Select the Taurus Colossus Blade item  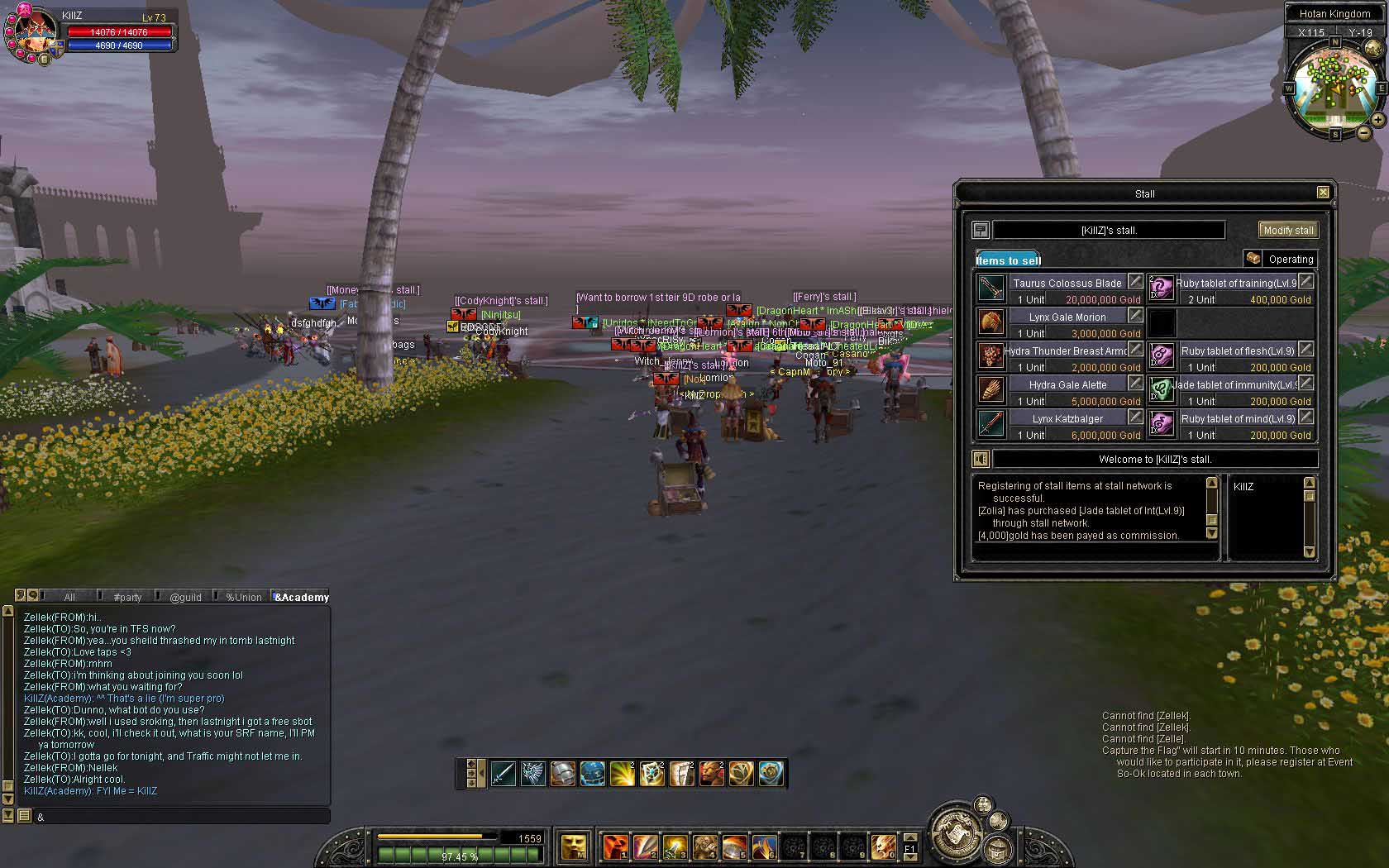[991, 289]
